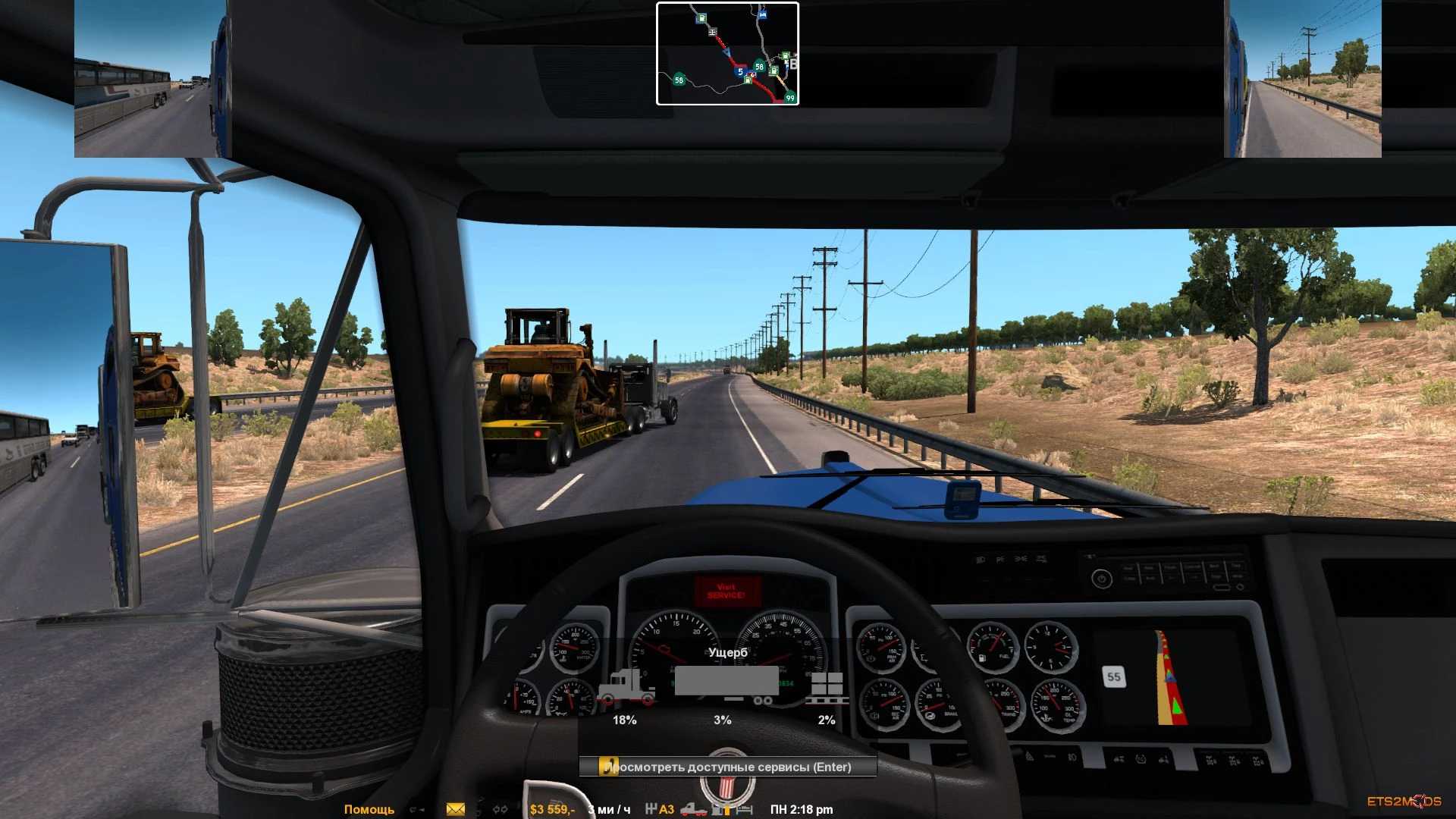The width and height of the screenshot is (1456, 819).
Task: Click the Помощь help button
Action: click(x=369, y=809)
